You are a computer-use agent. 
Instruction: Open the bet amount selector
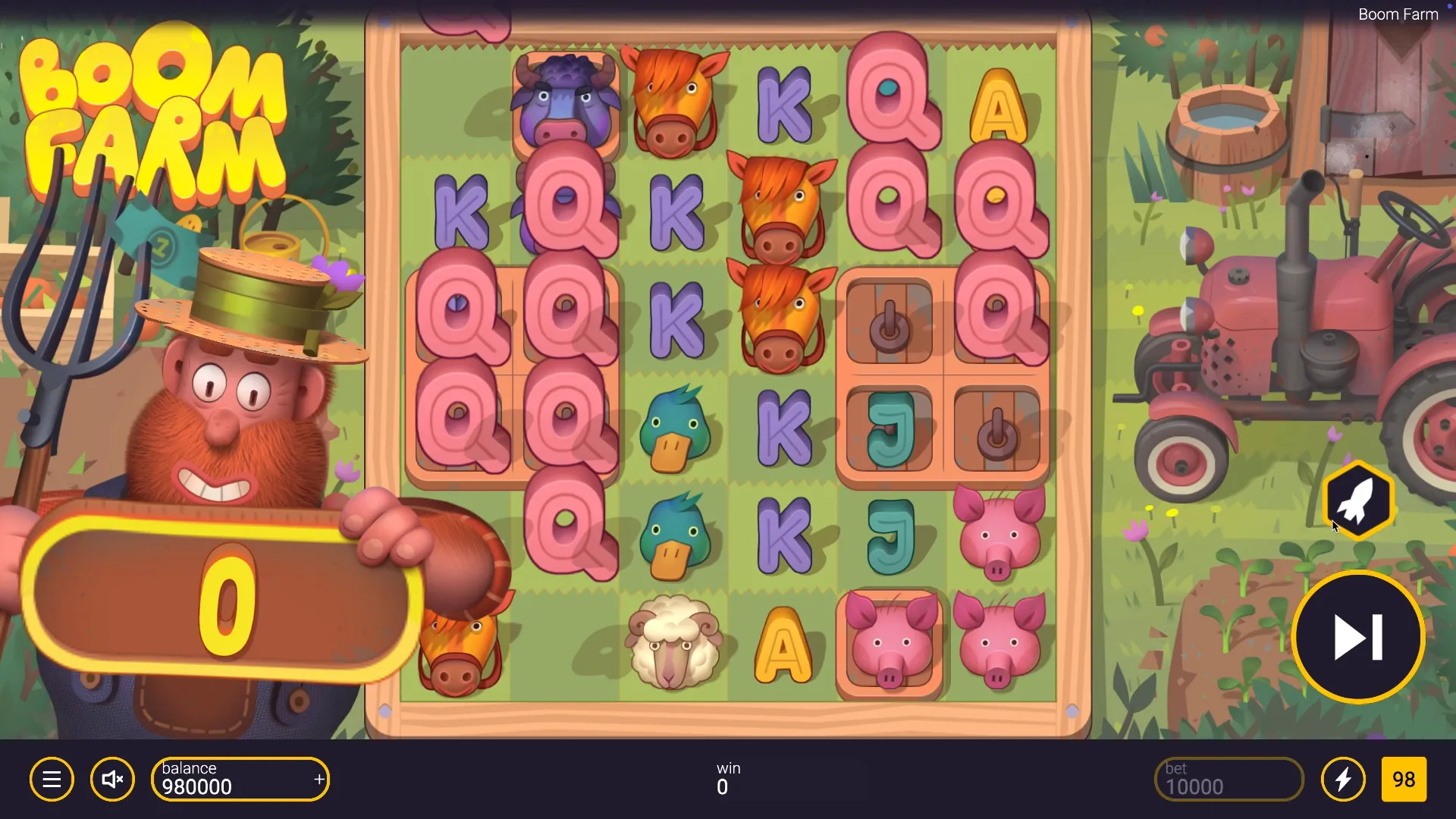point(1228,780)
